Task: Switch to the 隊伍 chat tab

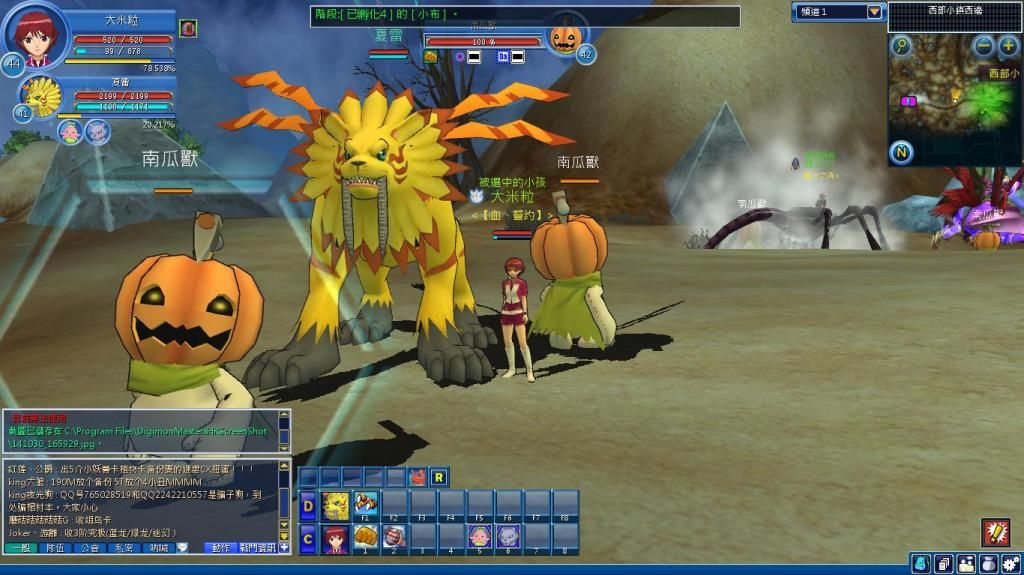Action: click(55, 548)
